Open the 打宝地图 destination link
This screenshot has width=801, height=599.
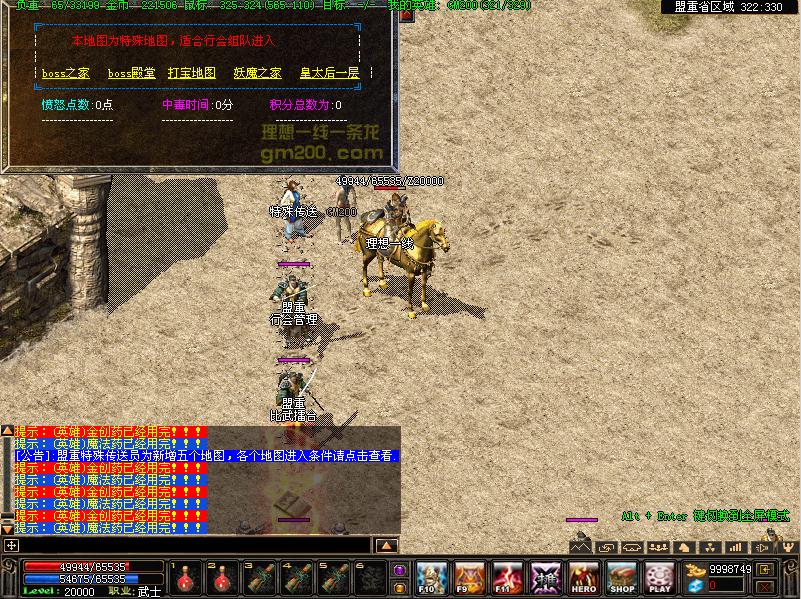pos(191,73)
